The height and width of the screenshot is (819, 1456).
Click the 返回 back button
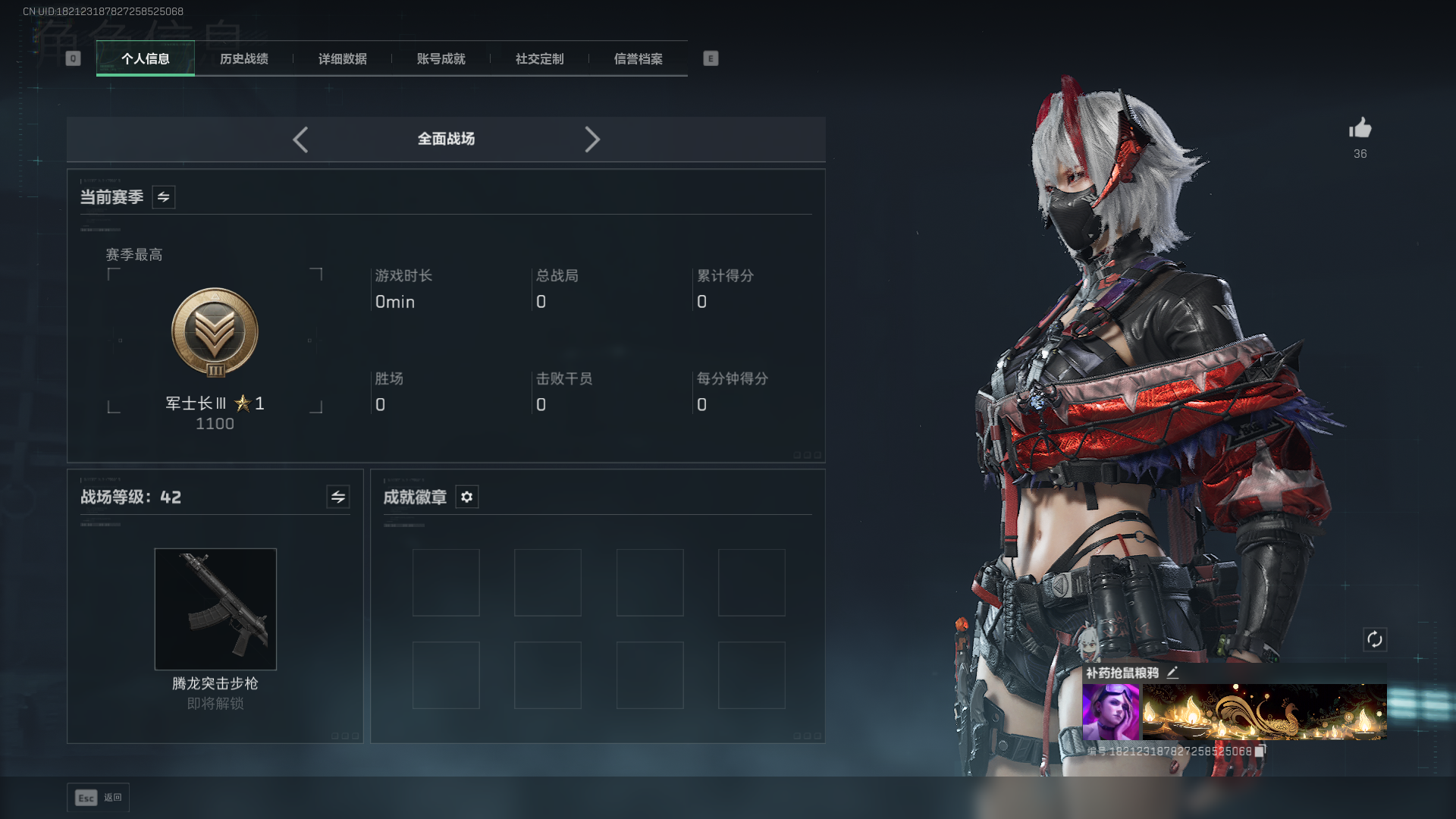click(99, 798)
